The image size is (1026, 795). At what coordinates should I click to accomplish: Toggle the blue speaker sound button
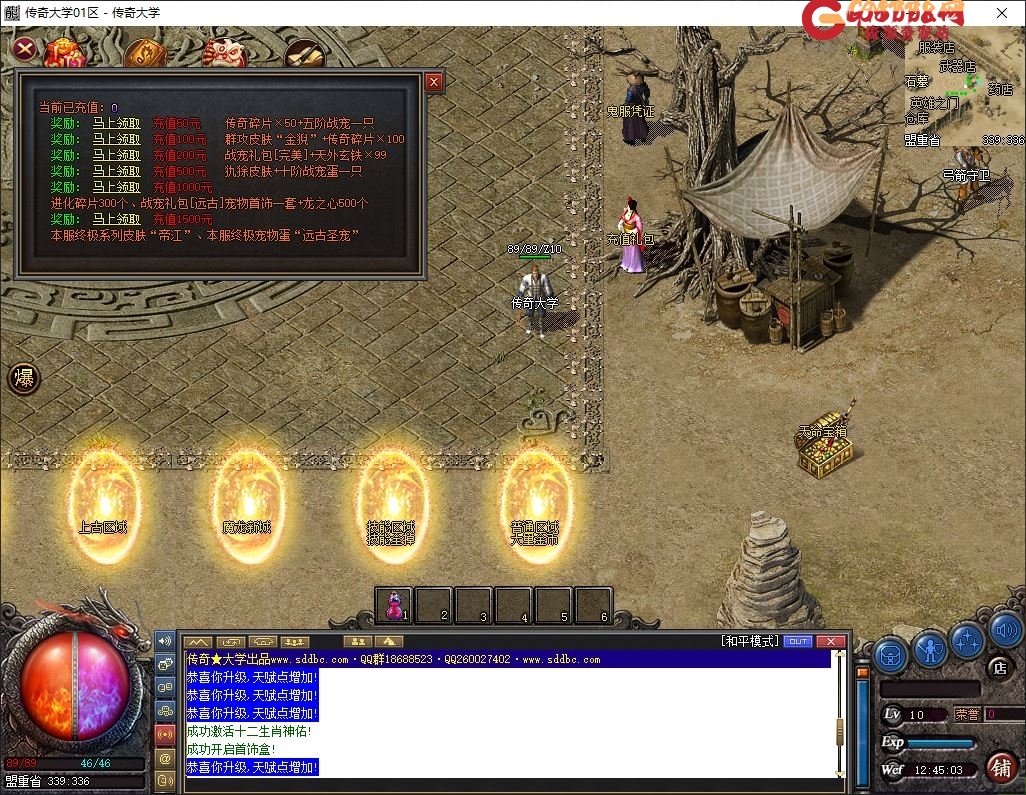[x=1005, y=632]
